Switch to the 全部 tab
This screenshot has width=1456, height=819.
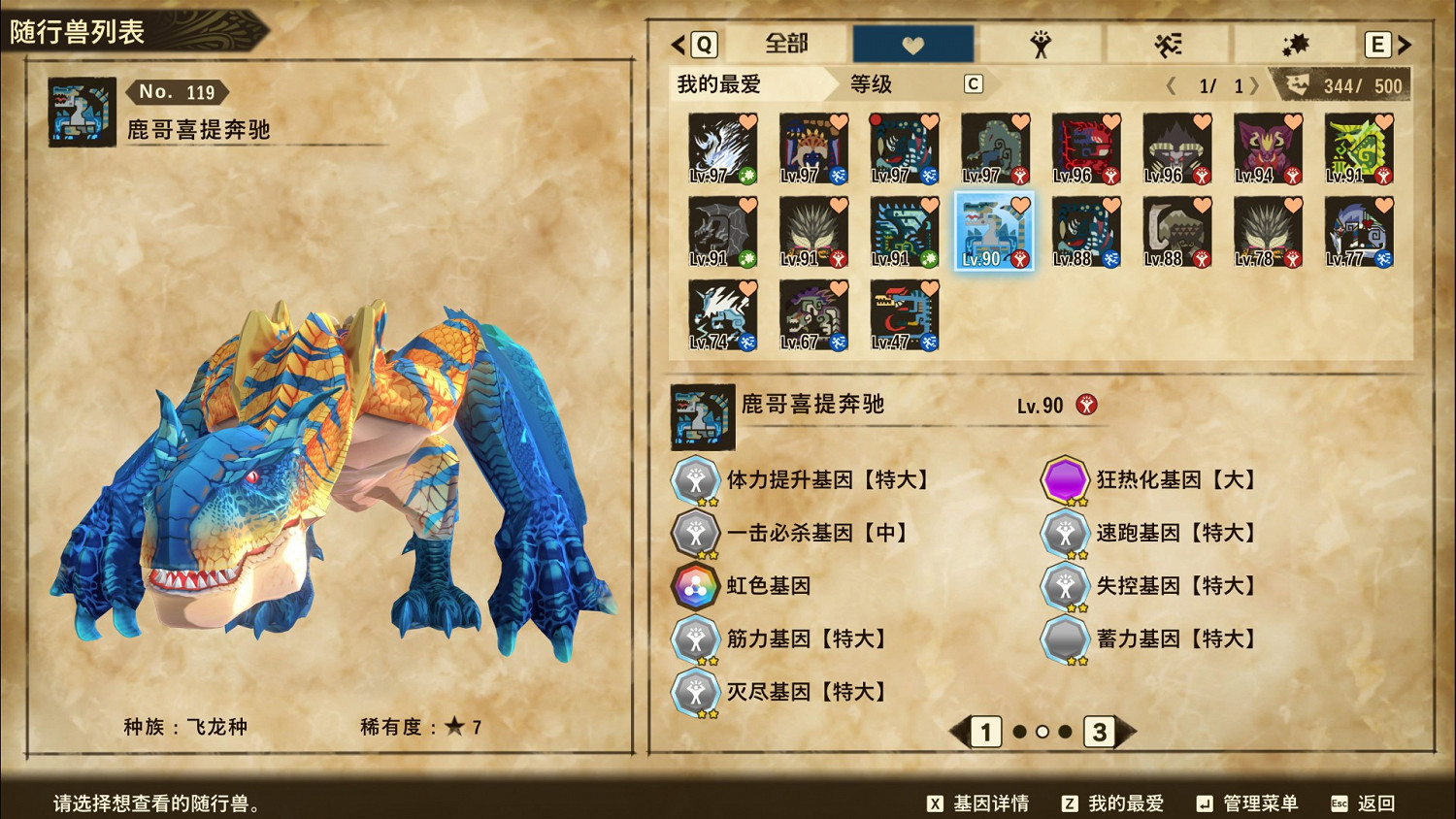[788, 44]
